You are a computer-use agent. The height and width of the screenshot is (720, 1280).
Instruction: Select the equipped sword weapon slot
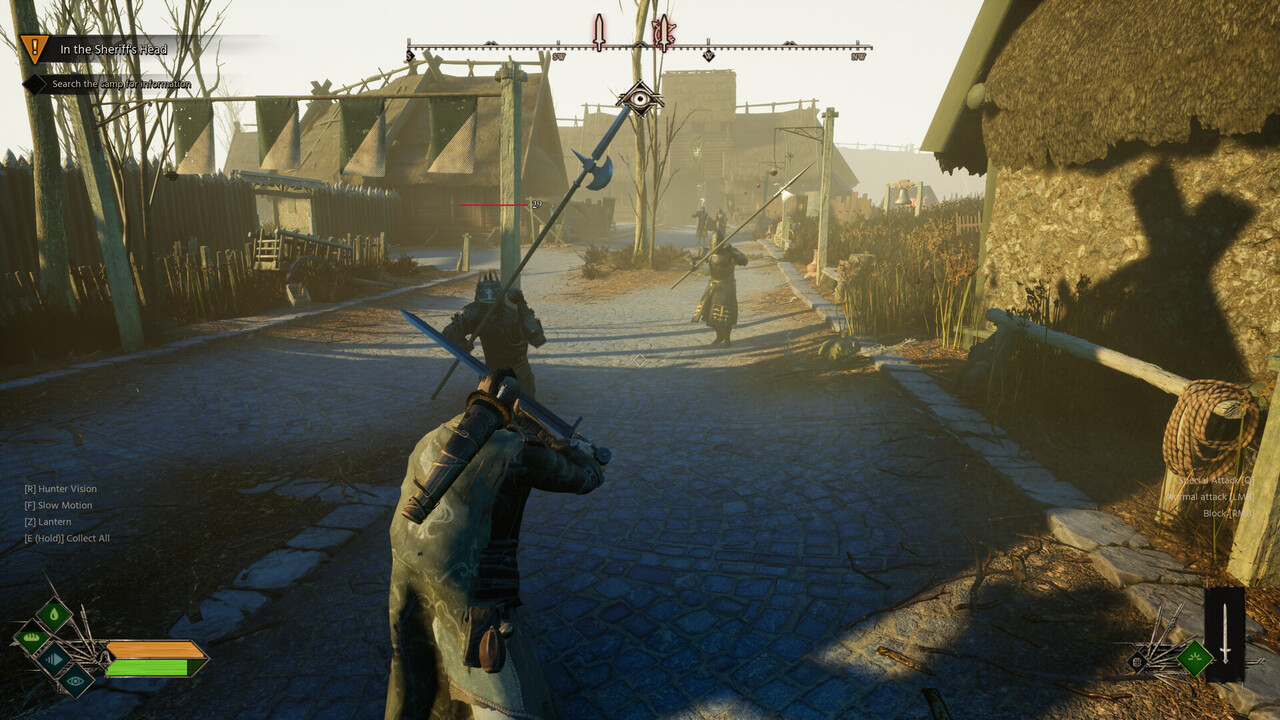click(1224, 634)
